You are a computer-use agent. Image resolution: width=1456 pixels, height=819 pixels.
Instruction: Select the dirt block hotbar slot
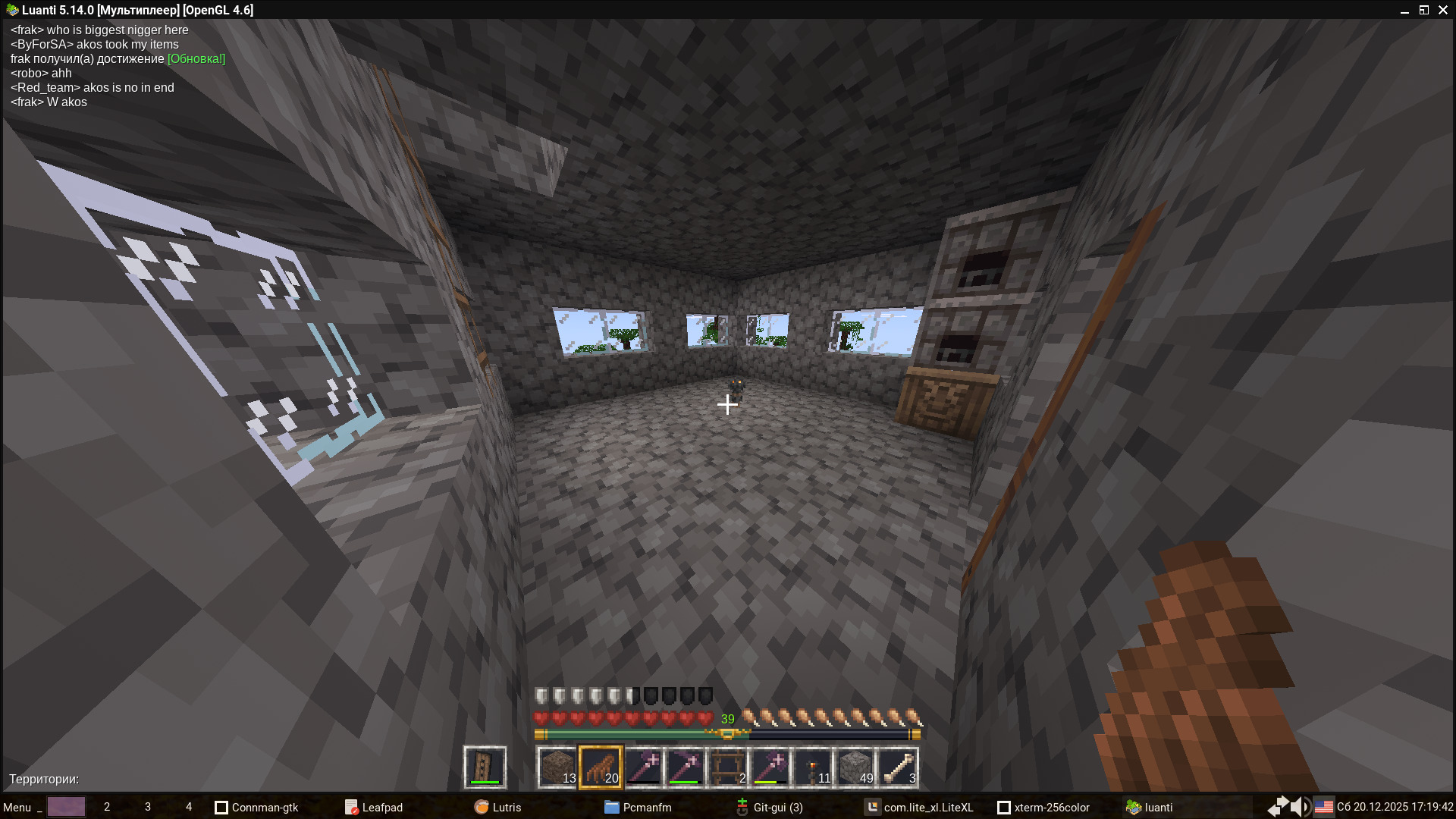coord(558,767)
